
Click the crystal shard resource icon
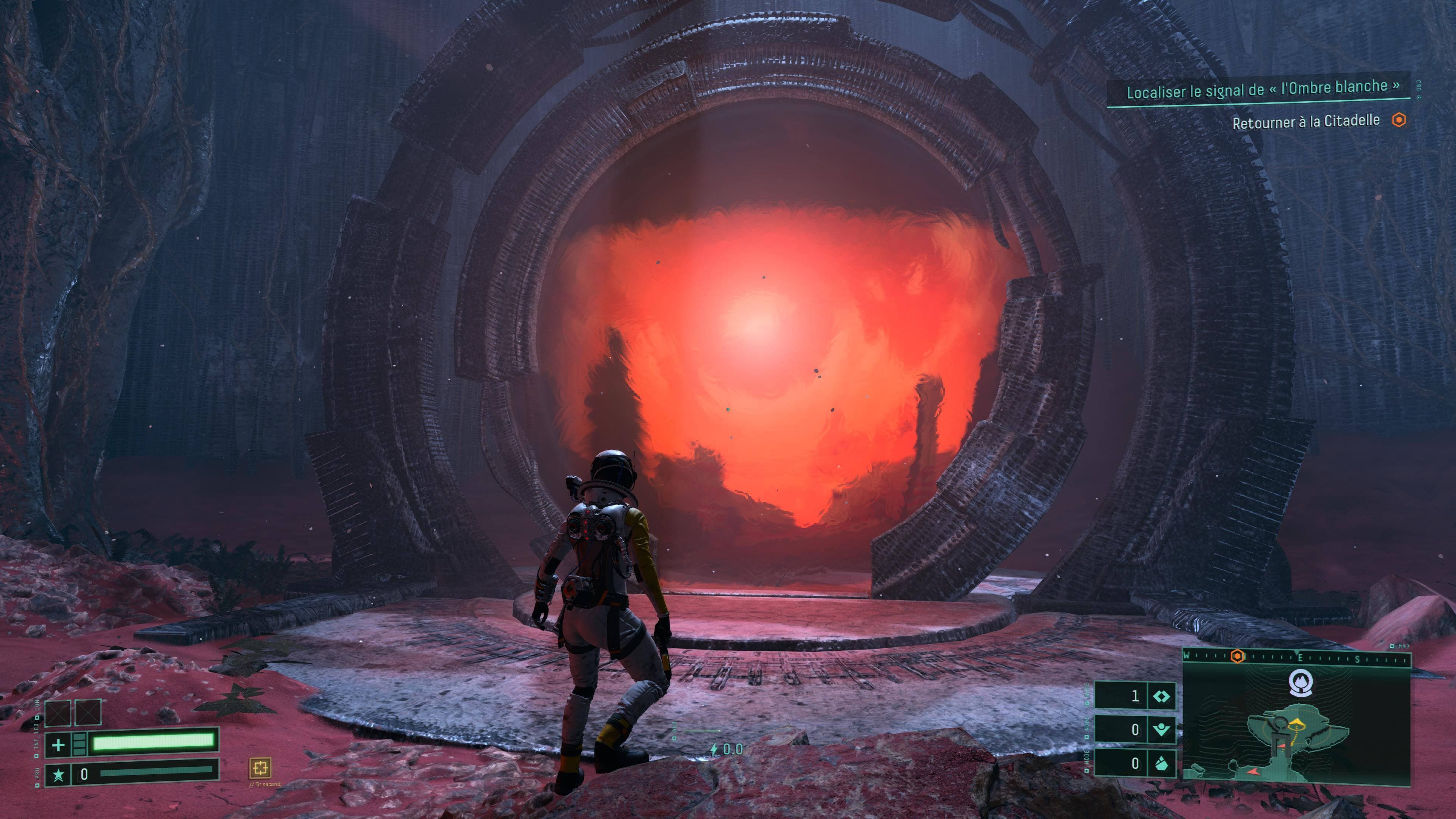click(x=1161, y=764)
